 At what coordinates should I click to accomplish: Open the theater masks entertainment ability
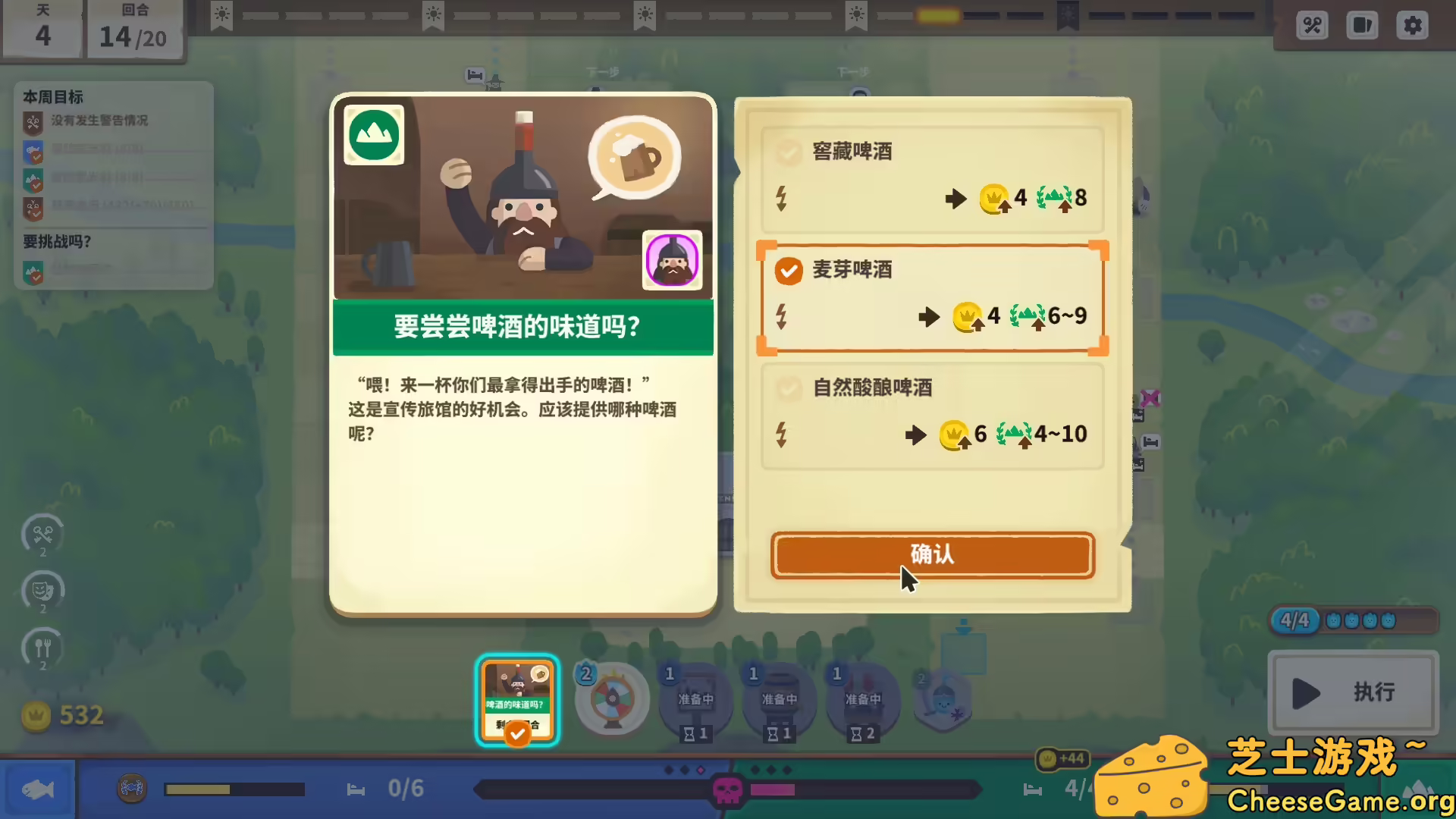click(x=42, y=592)
